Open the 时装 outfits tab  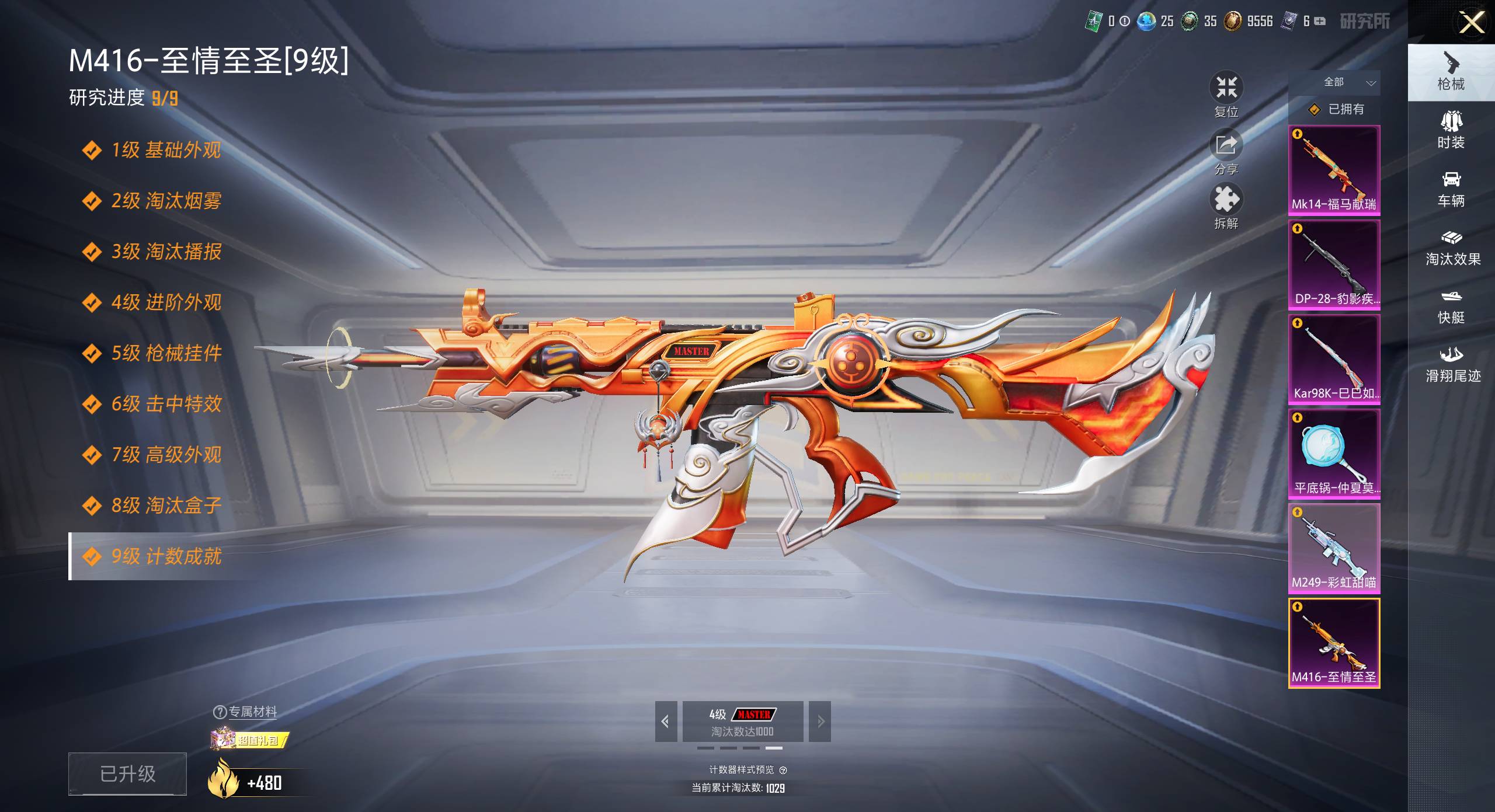pos(1451,130)
